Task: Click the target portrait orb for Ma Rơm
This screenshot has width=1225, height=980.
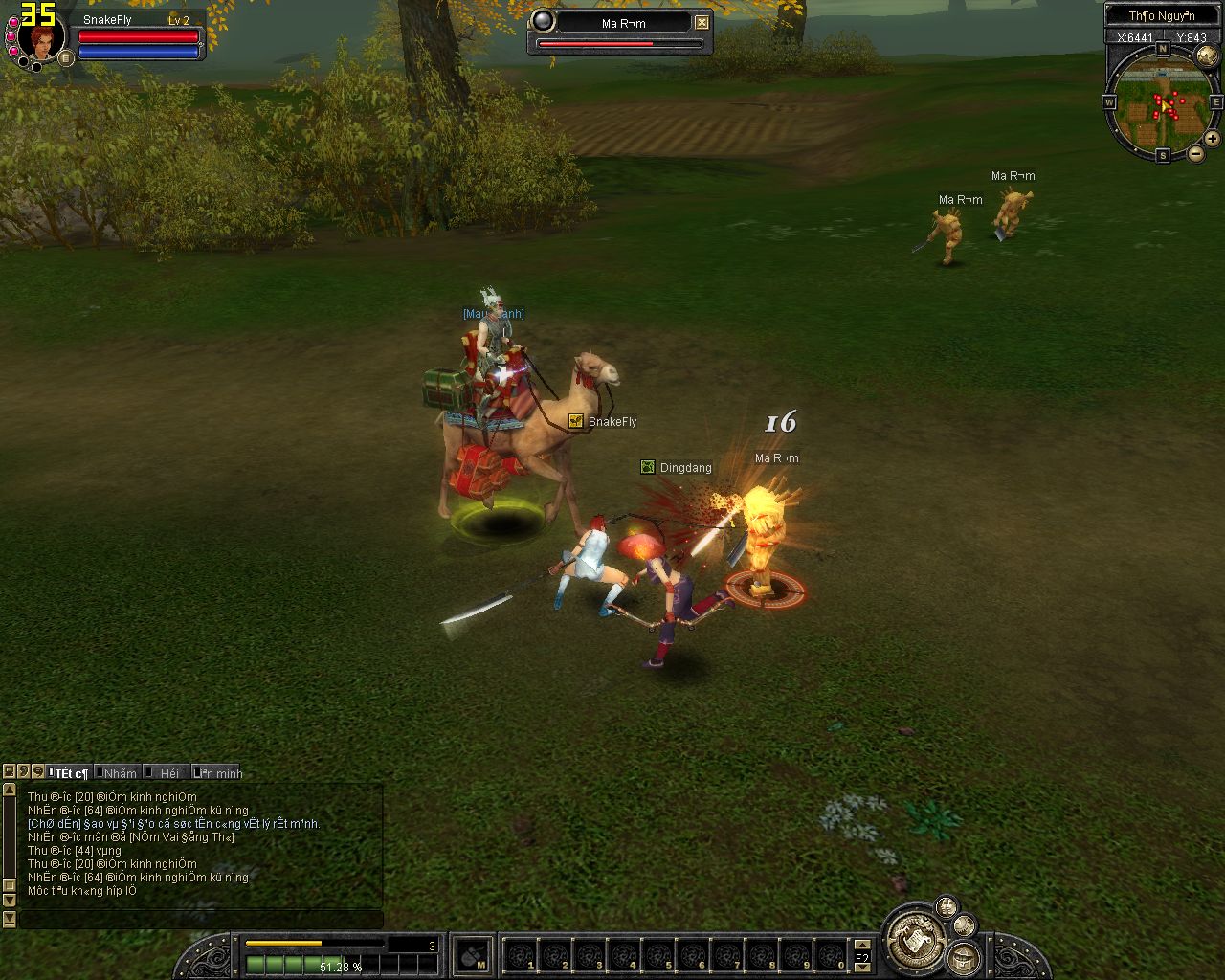Action: pyautogui.click(x=543, y=21)
